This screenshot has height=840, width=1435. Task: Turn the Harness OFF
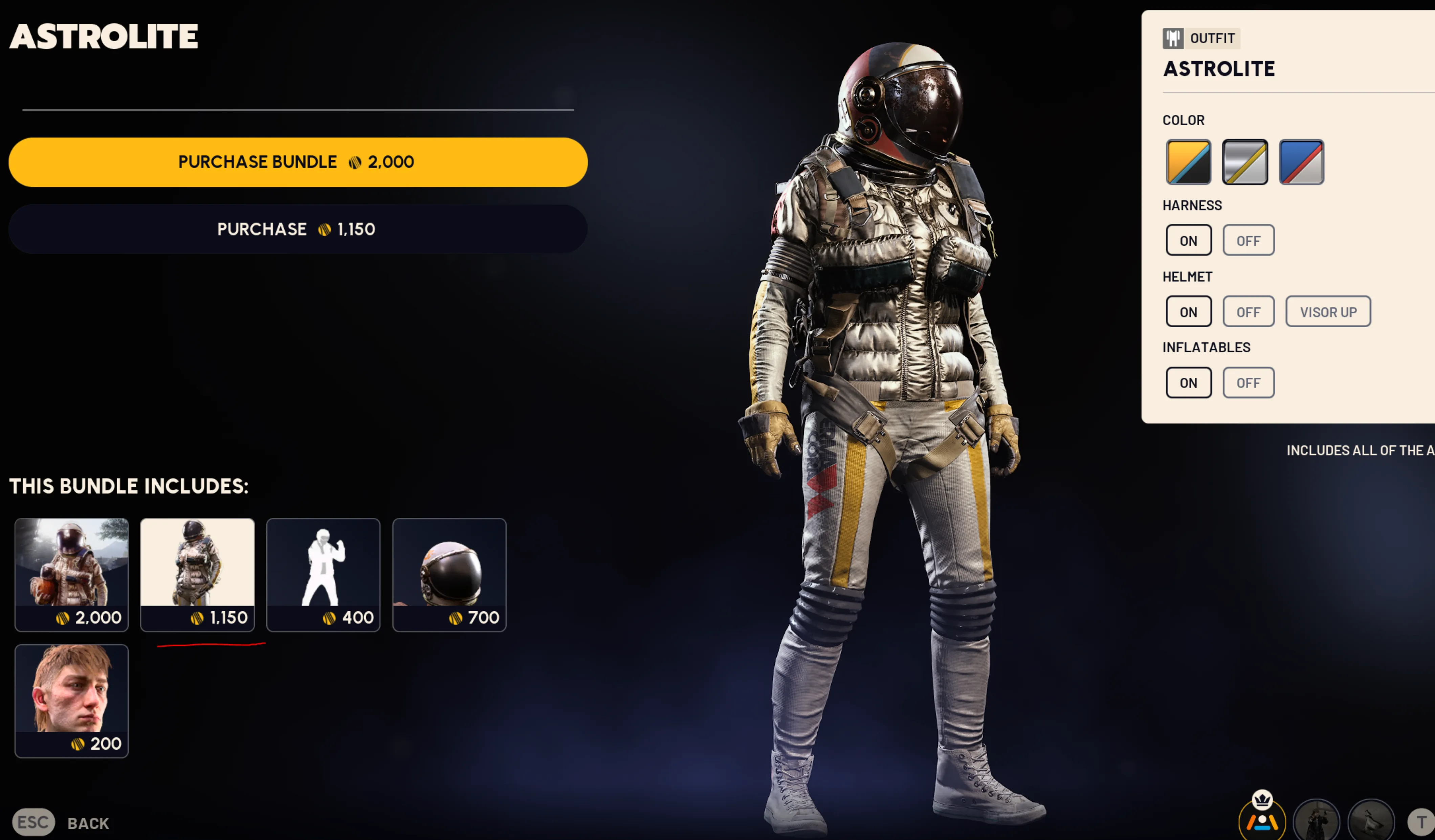point(1248,240)
